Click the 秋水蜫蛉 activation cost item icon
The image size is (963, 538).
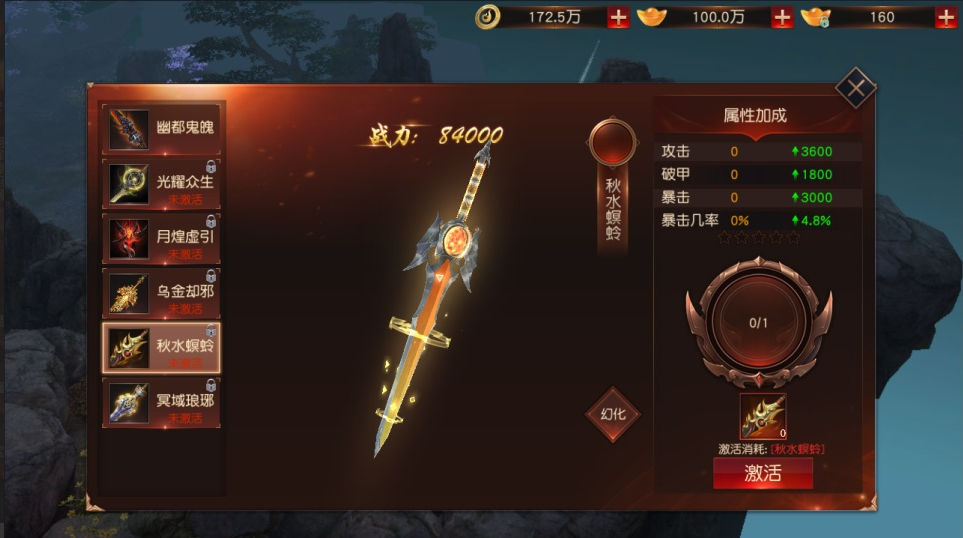pyautogui.click(x=762, y=417)
